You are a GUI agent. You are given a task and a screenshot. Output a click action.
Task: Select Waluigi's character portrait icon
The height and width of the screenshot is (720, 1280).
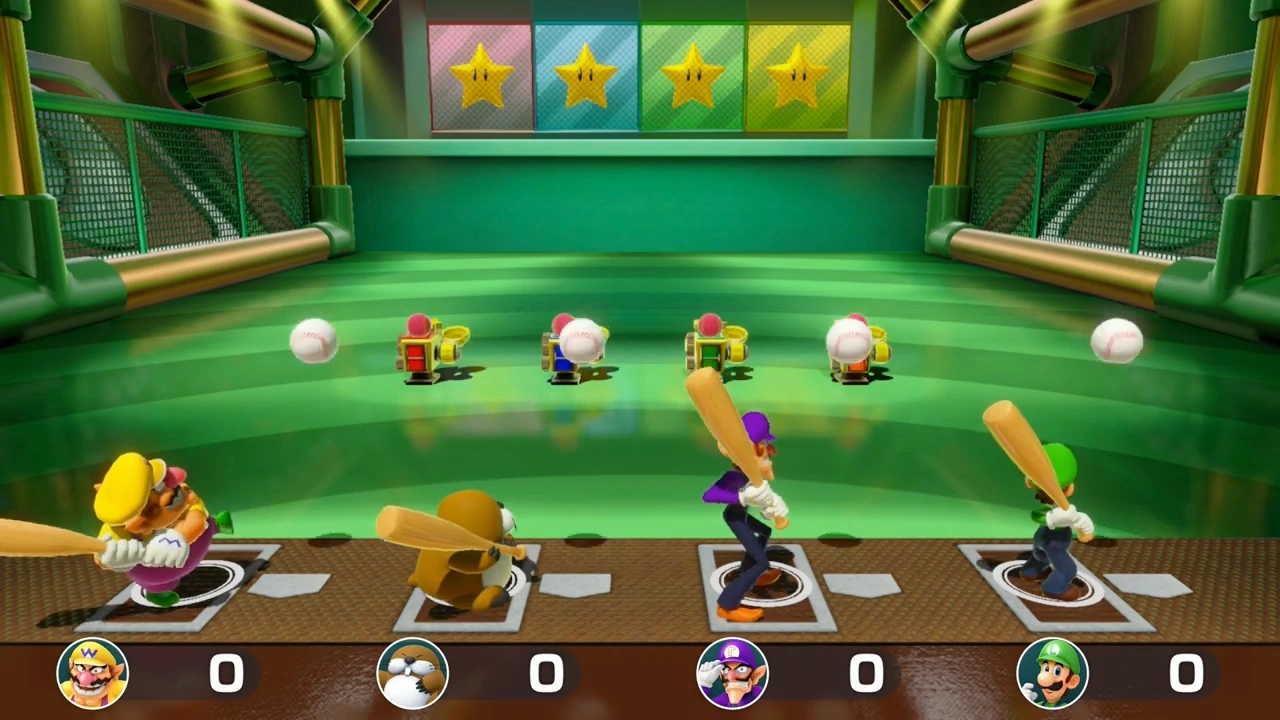[x=732, y=672]
